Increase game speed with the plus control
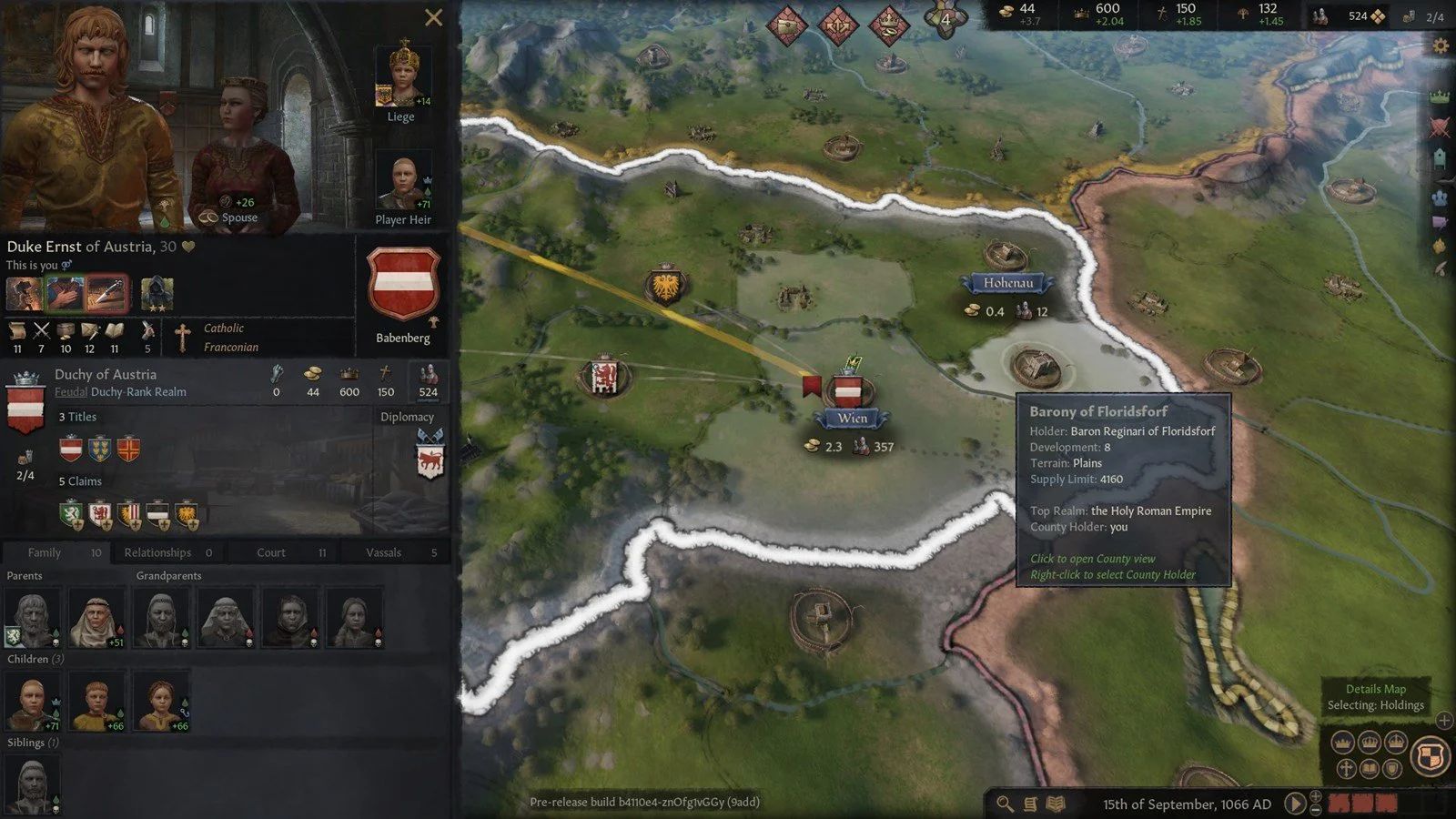This screenshot has height=819, width=1456. (x=1317, y=797)
